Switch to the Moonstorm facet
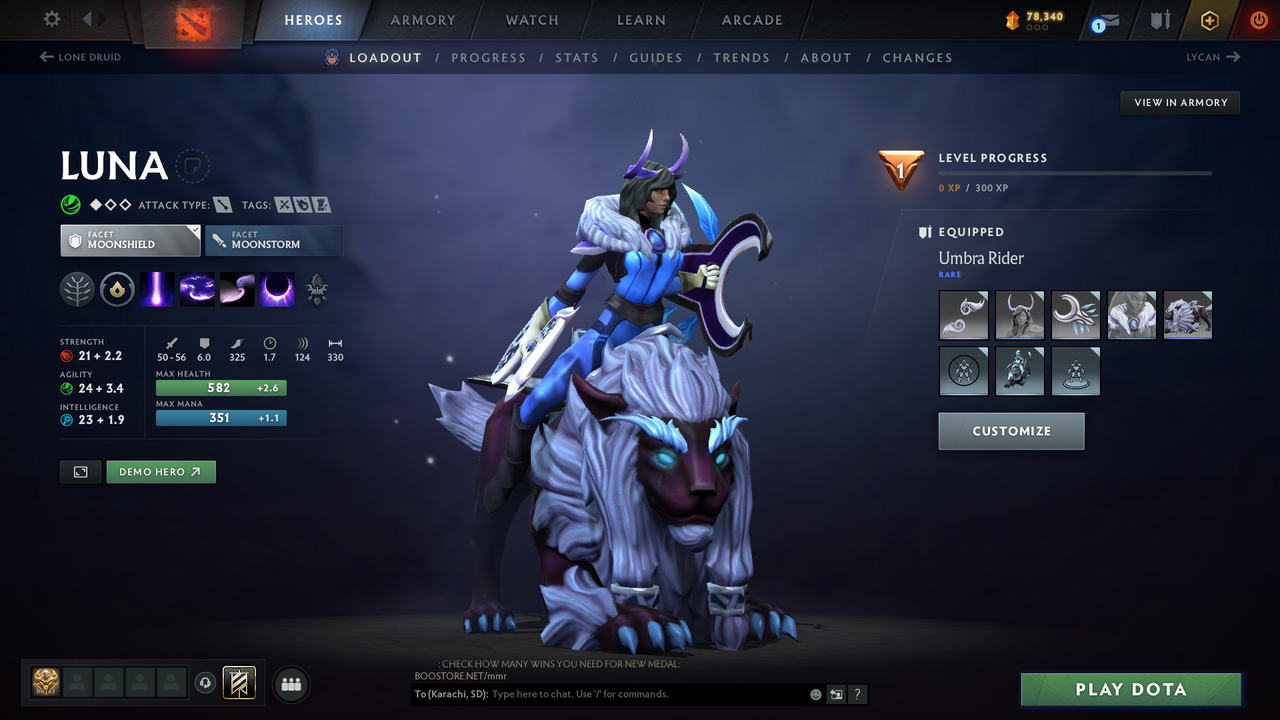Viewport: 1280px width, 720px height. click(274, 240)
